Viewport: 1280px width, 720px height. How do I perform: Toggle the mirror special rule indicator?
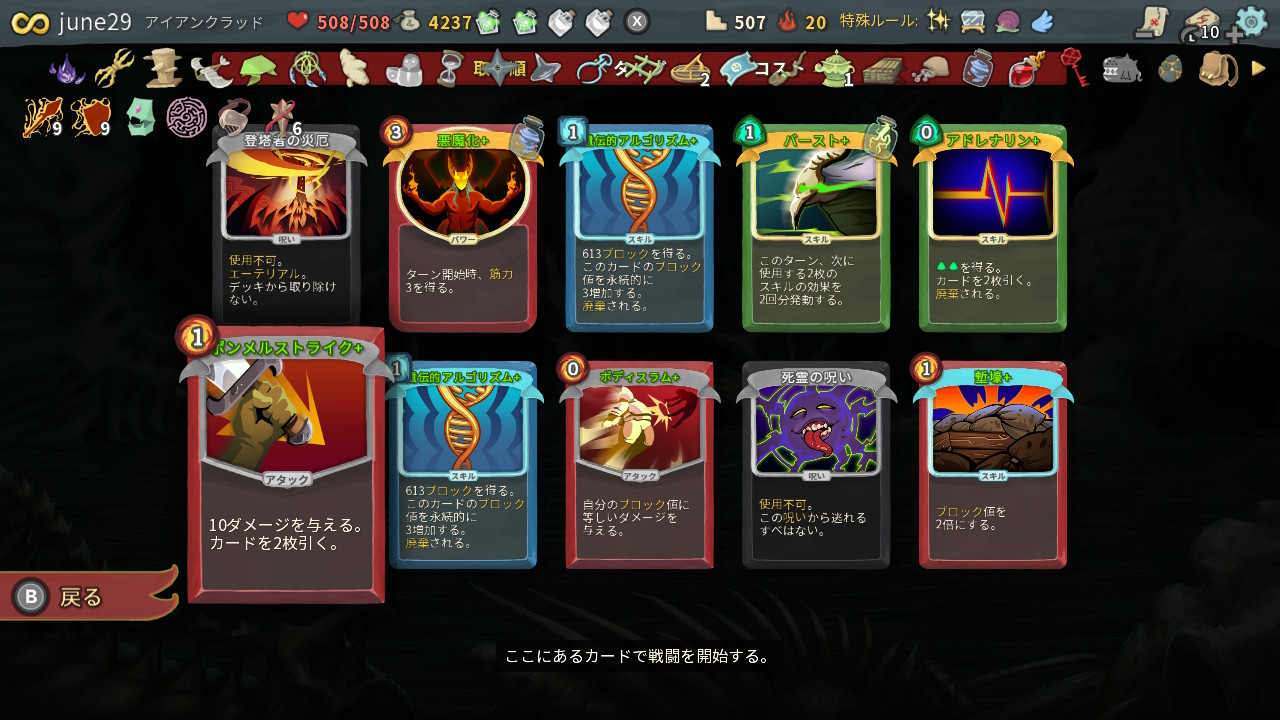click(971, 19)
